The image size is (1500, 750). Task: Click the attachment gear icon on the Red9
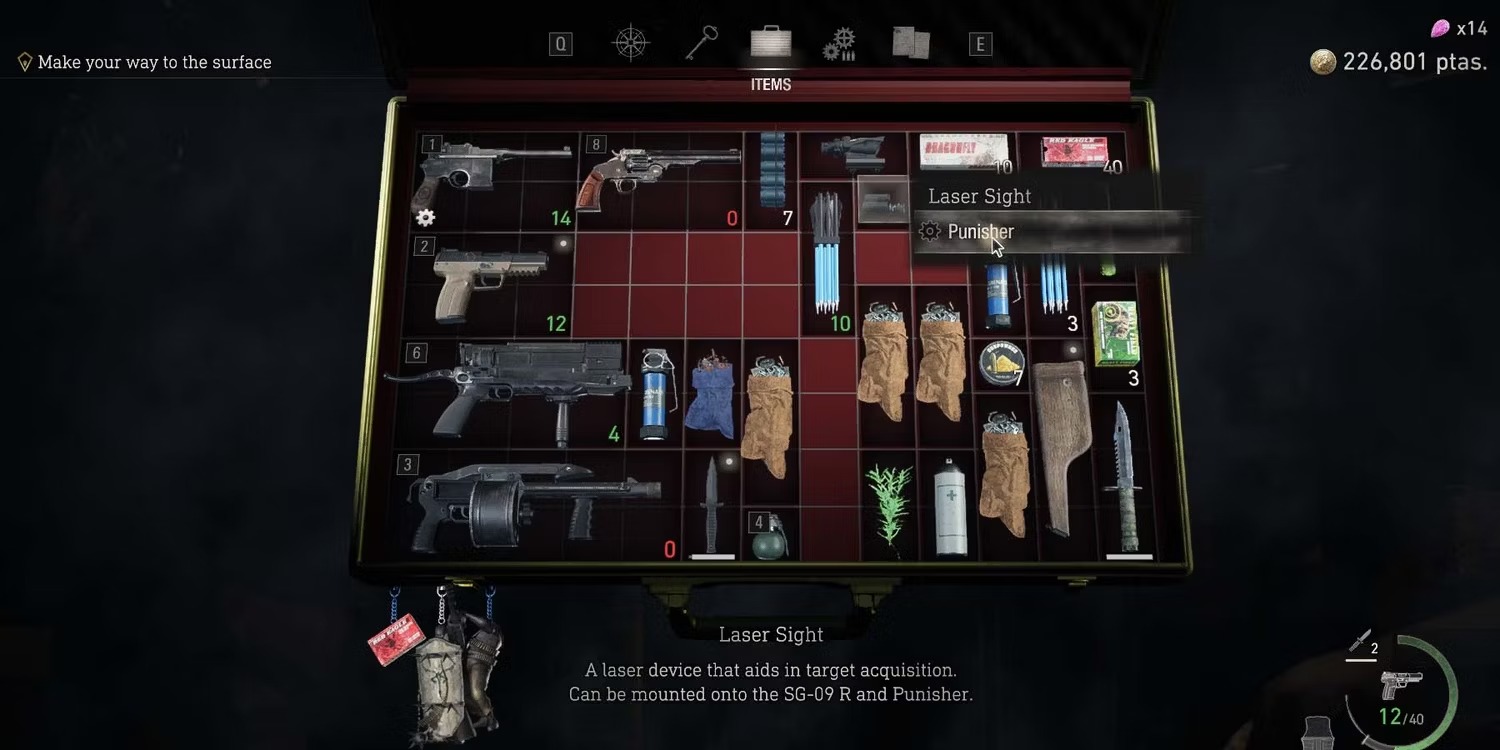pyautogui.click(x=423, y=217)
